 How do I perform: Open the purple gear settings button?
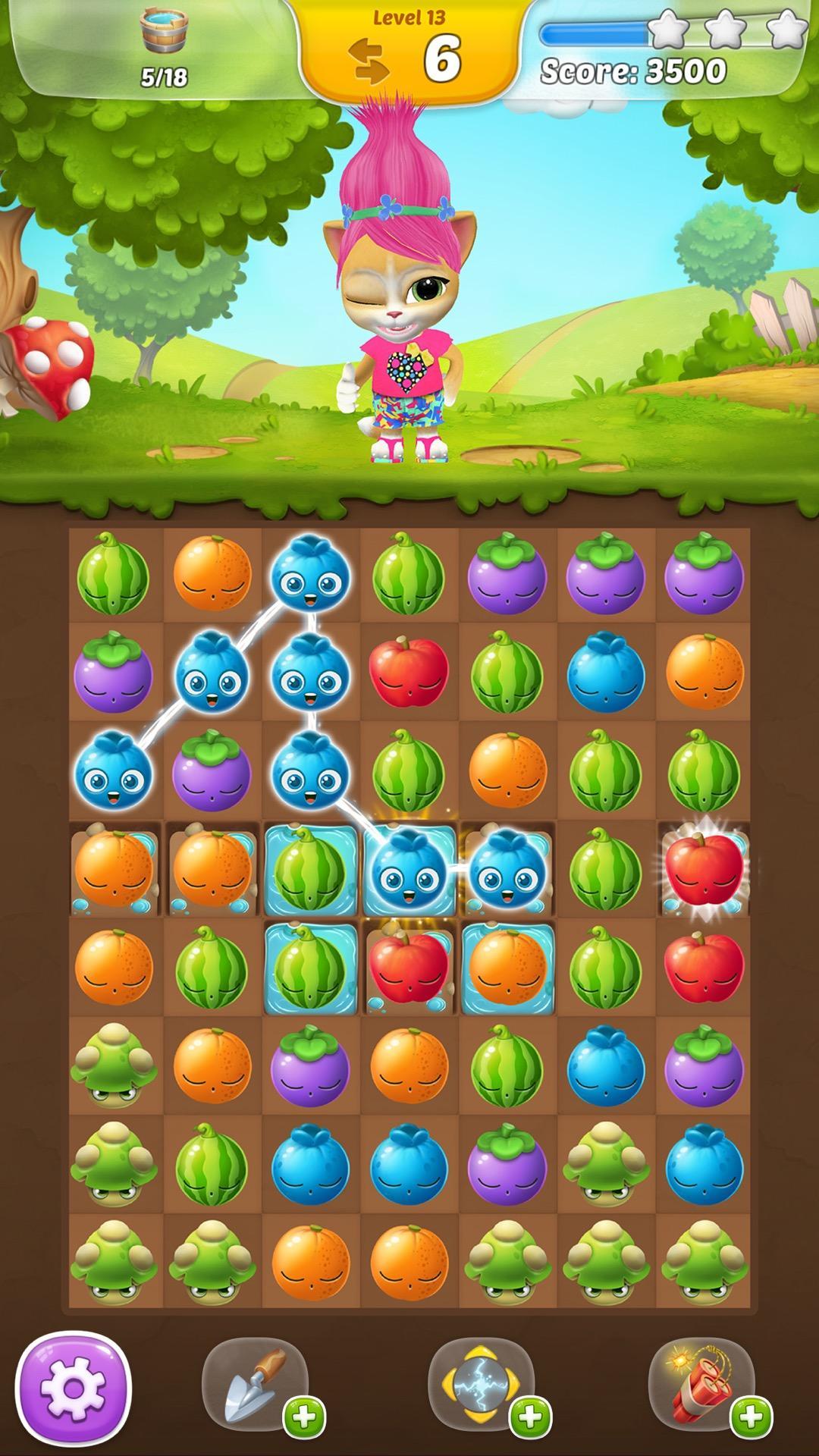point(74,1389)
